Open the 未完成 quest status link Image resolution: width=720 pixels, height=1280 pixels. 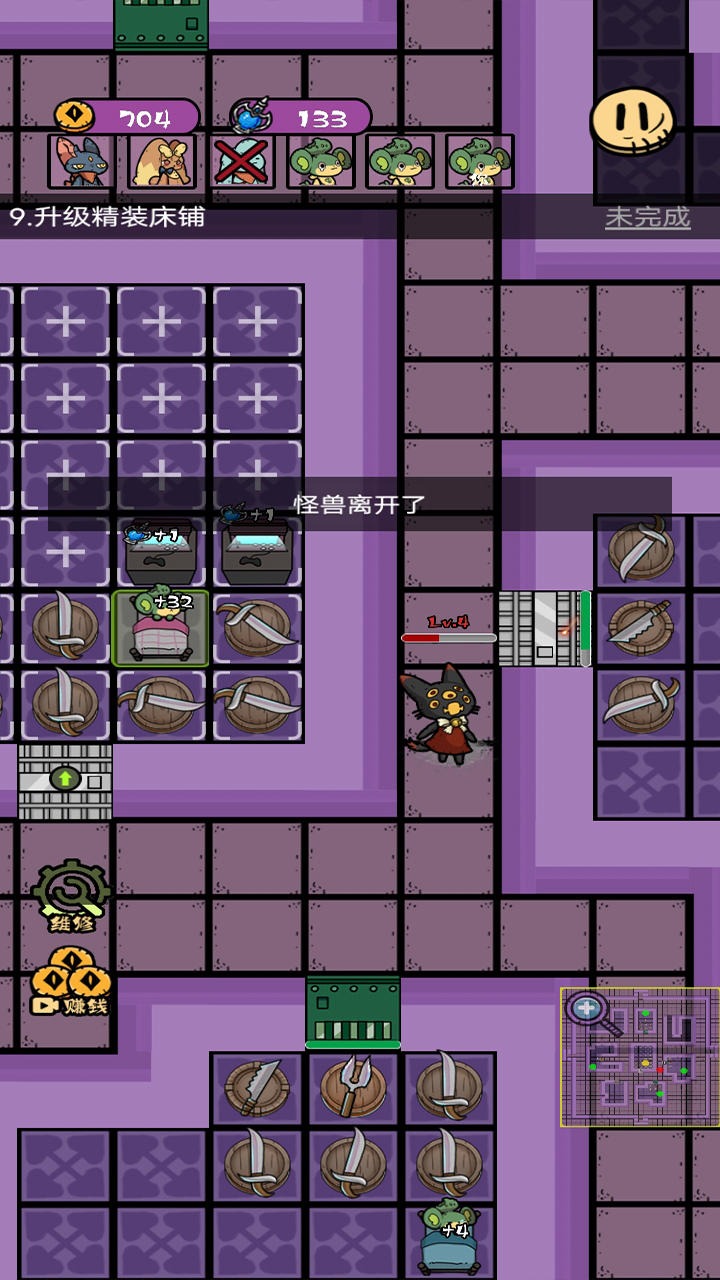click(x=647, y=217)
